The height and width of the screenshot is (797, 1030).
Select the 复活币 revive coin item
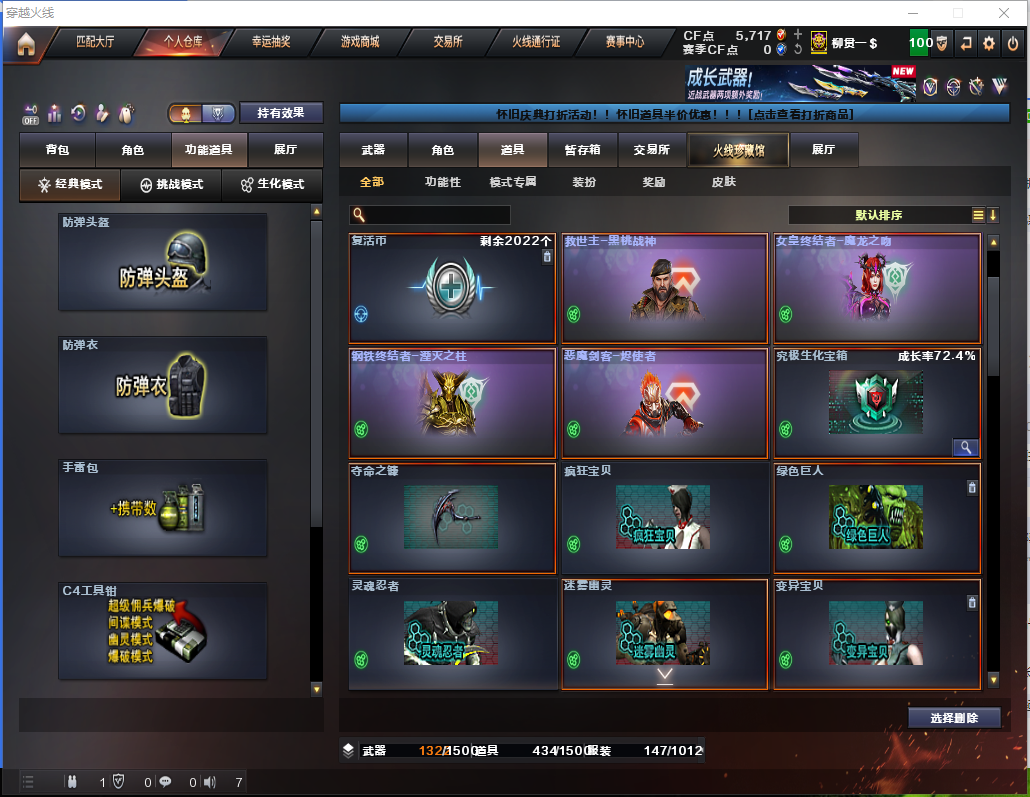click(x=452, y=288)
